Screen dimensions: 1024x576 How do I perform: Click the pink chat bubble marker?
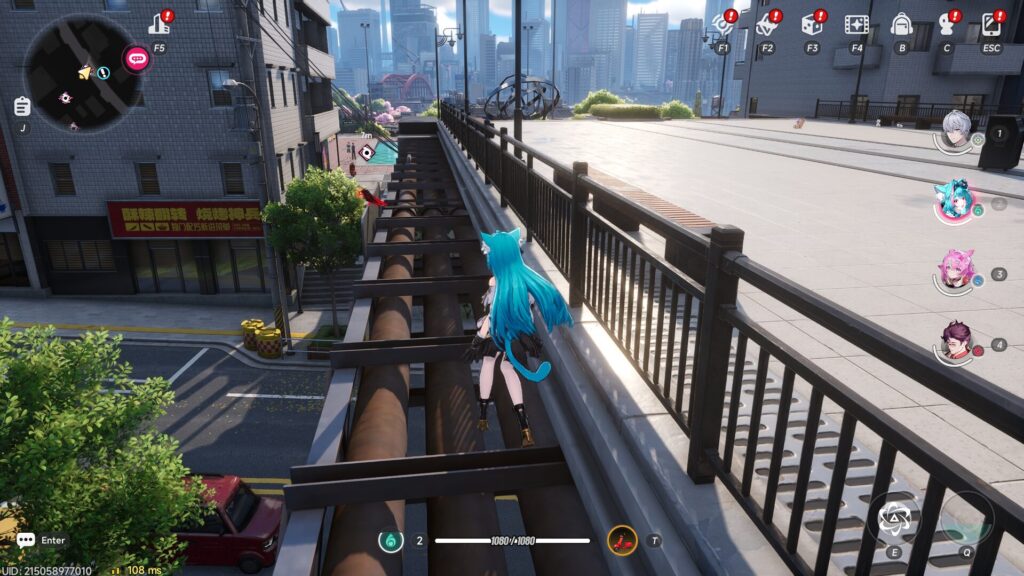(136, 59)
